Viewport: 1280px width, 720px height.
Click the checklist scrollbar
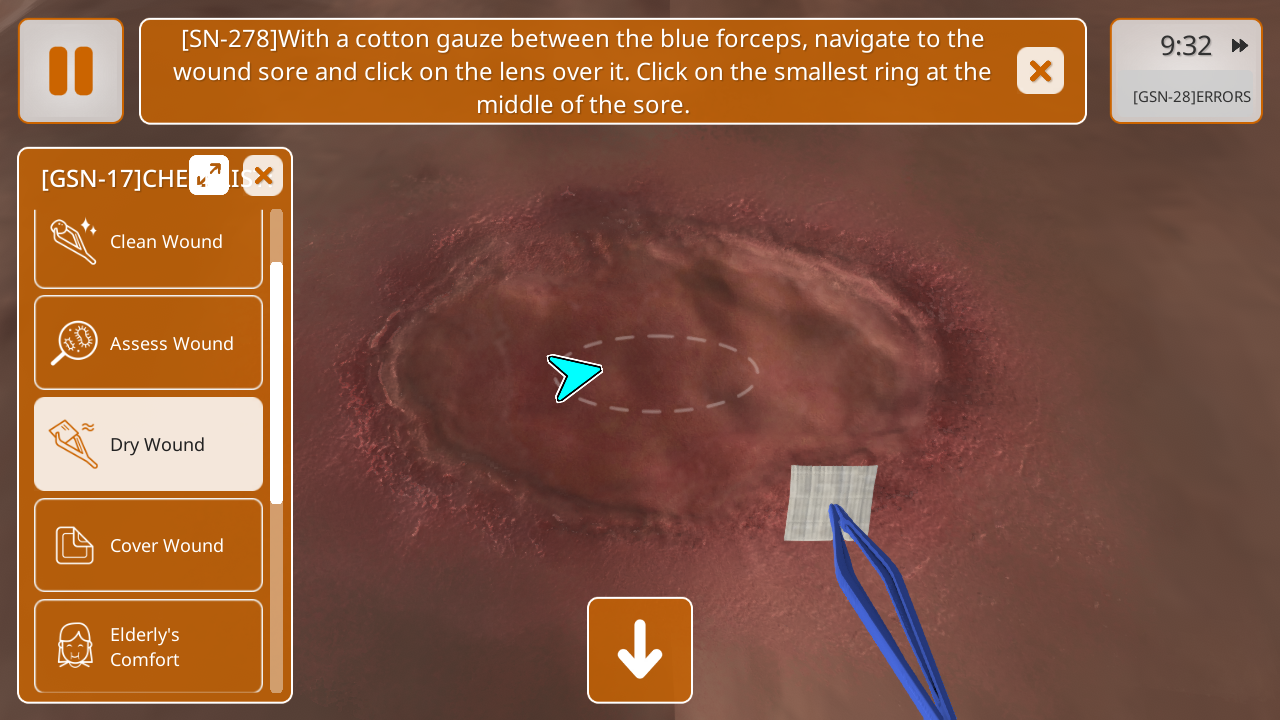pos(277,382)
